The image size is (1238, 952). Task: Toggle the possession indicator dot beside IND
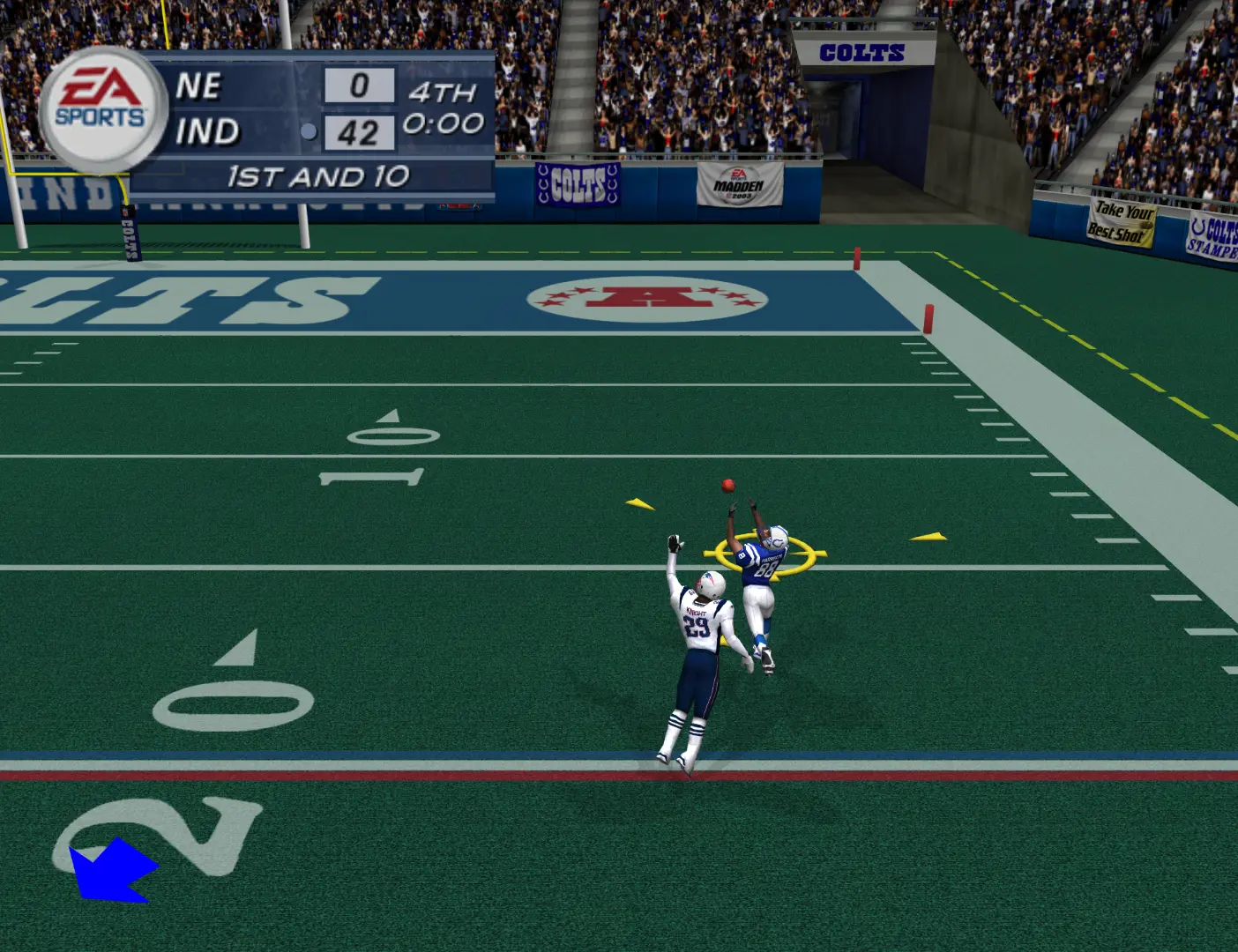308,131
